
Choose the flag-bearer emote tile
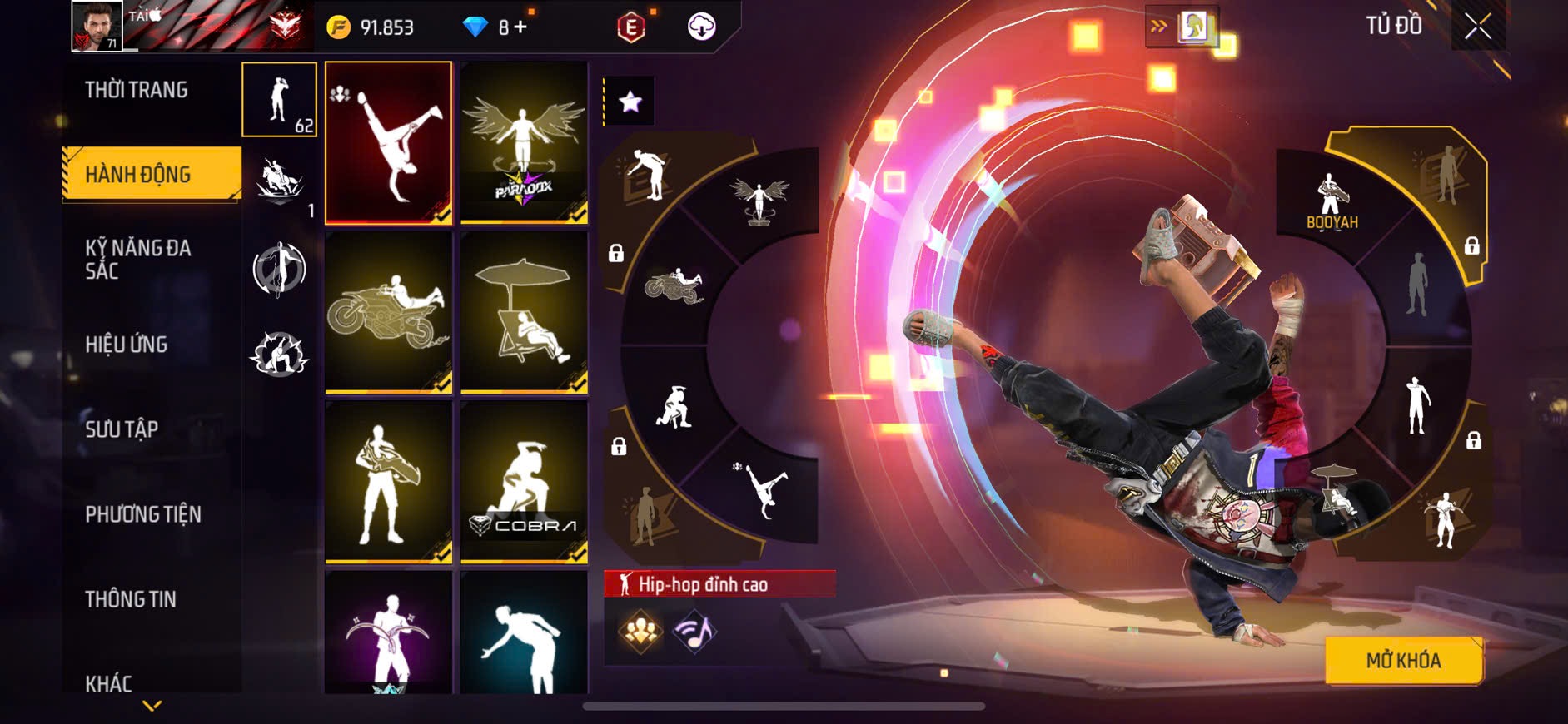click(388, 481)
